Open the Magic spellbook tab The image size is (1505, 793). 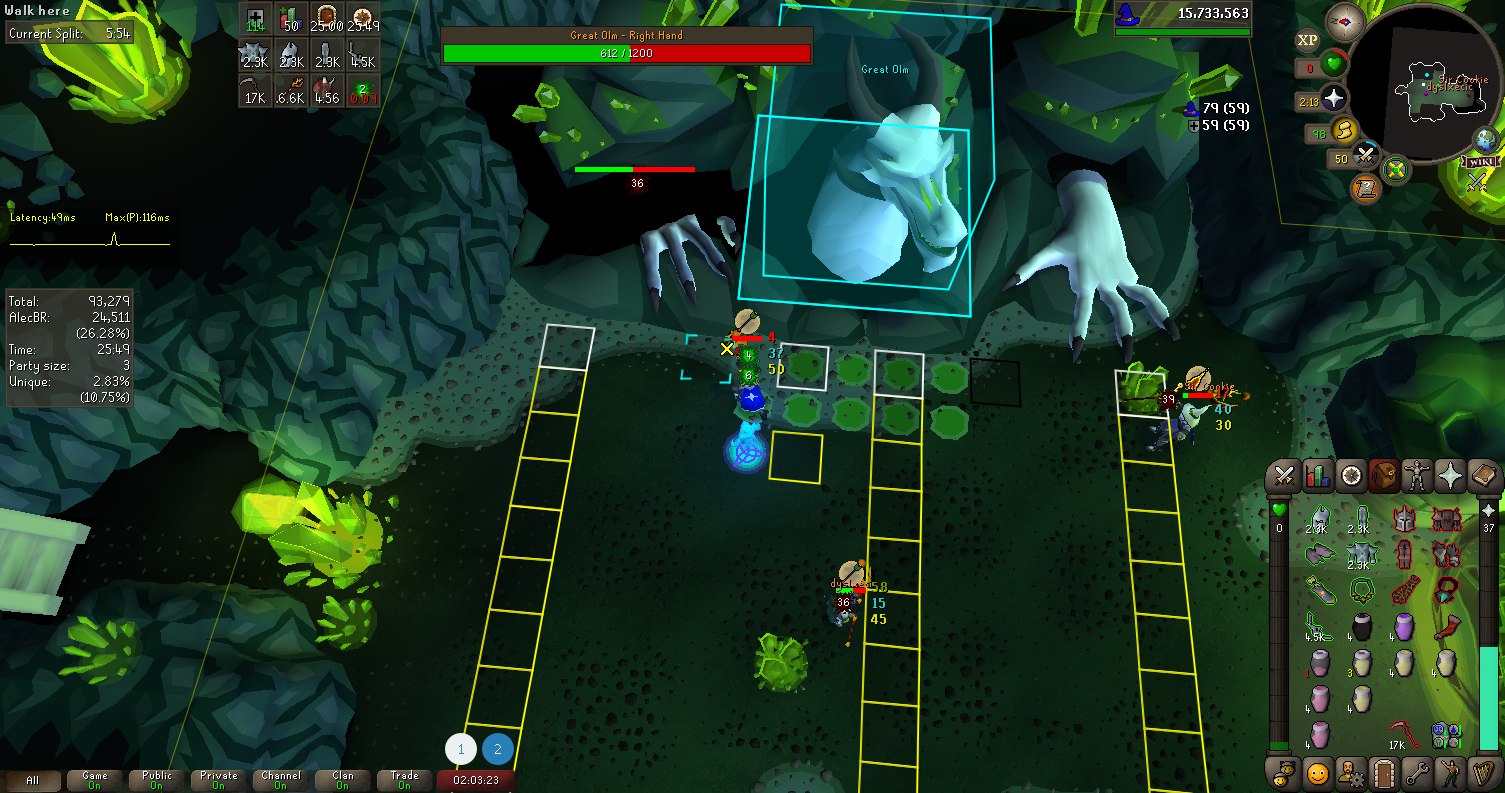coord(1484,477)
